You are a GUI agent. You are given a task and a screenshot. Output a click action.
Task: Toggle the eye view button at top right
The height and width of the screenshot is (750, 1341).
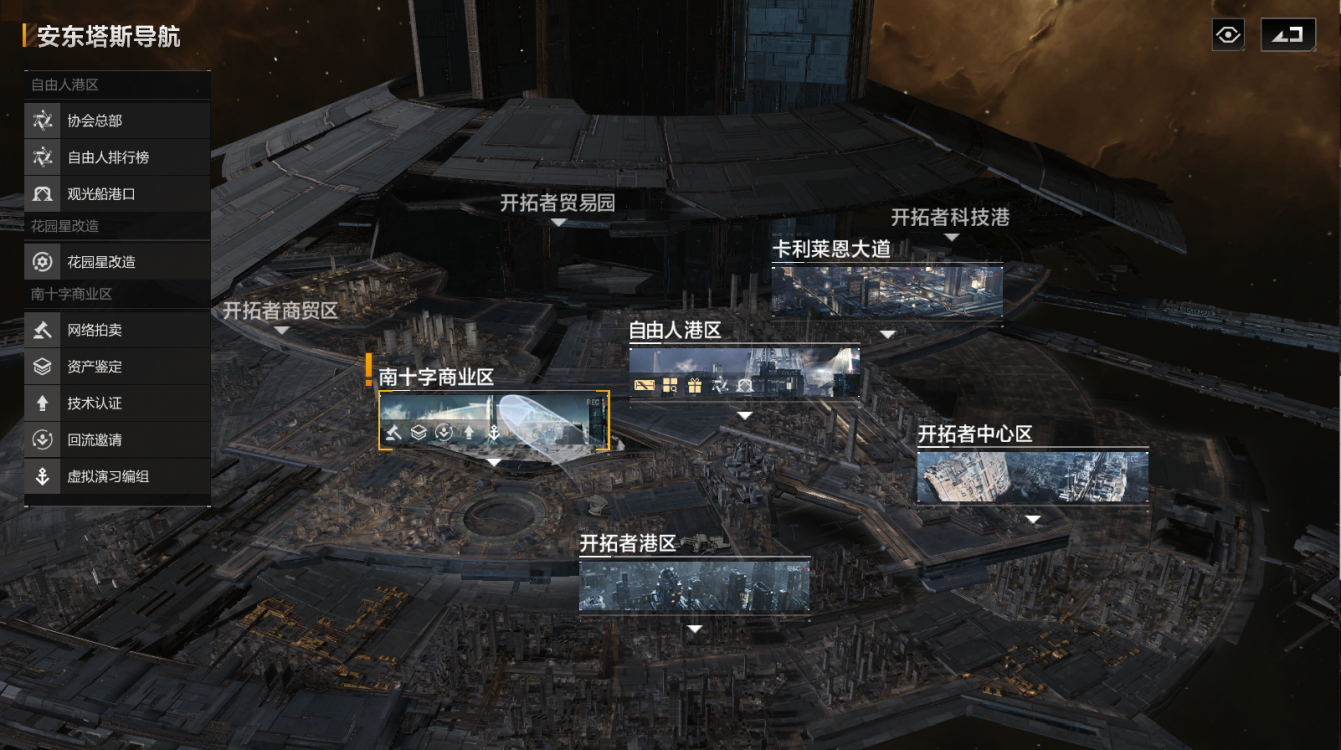[1226, 36]
